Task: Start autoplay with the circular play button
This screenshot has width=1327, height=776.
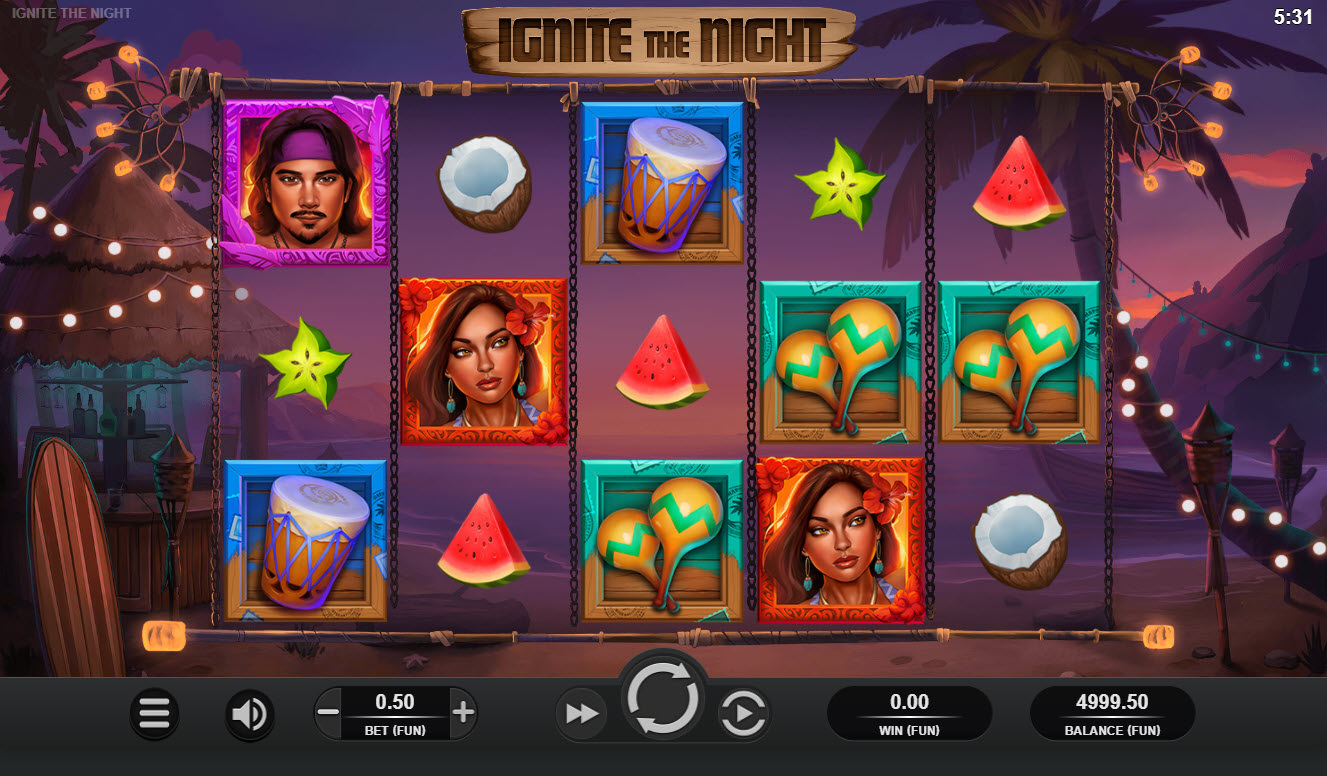Action: tap(744, 713)
